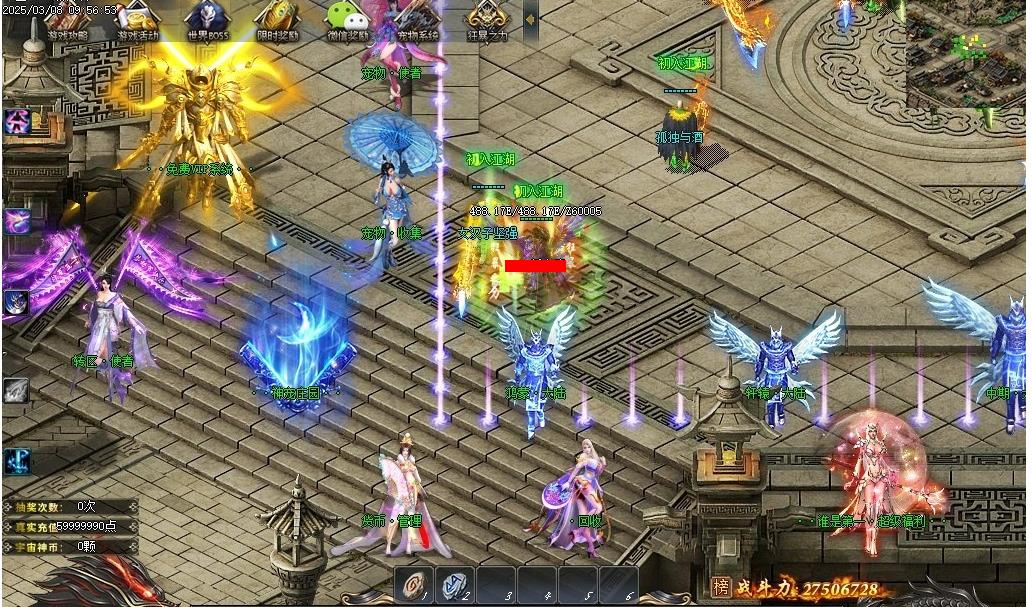Click the pink rune icon at upper left
1032x607 pixels.
click(17, 122)
